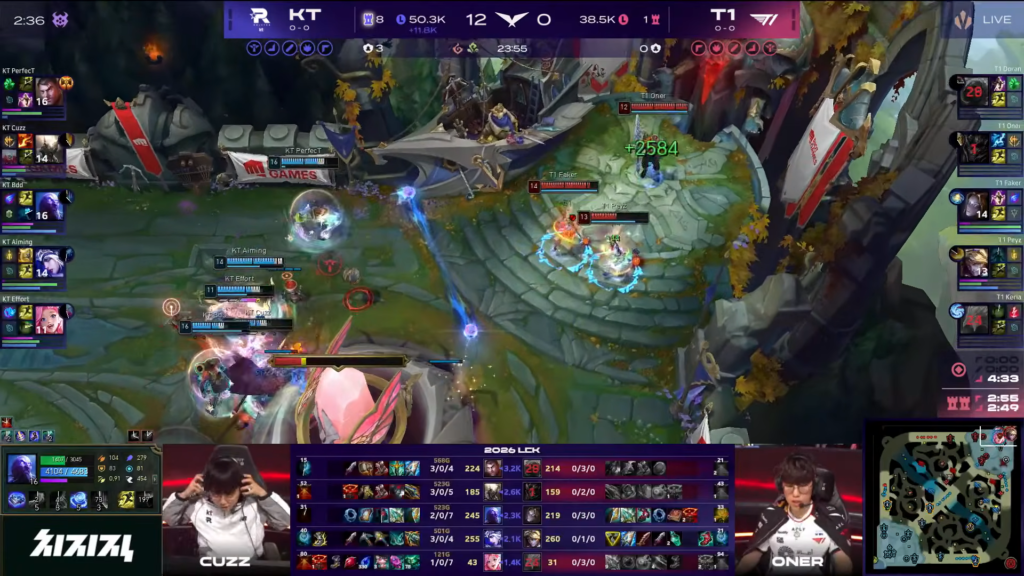Select the KT Cuzz player portrait
Screen dimensions: 1024x576
click(x=49, y=149)
